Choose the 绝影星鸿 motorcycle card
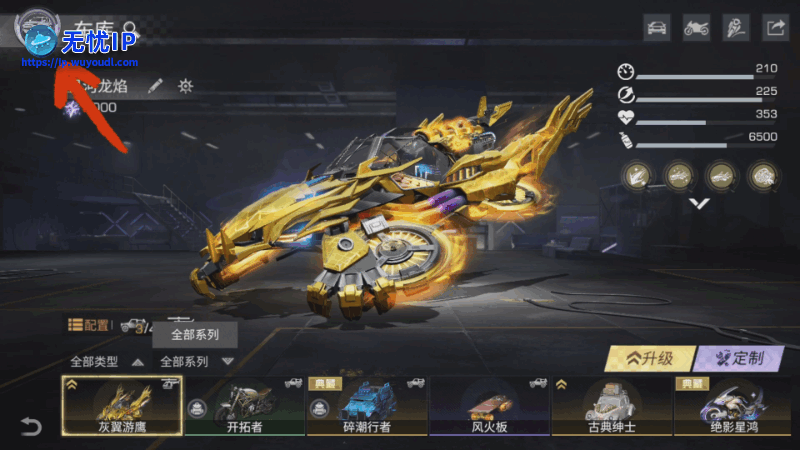The height and width of the screenshot is (450, 800). pos(733,406)
